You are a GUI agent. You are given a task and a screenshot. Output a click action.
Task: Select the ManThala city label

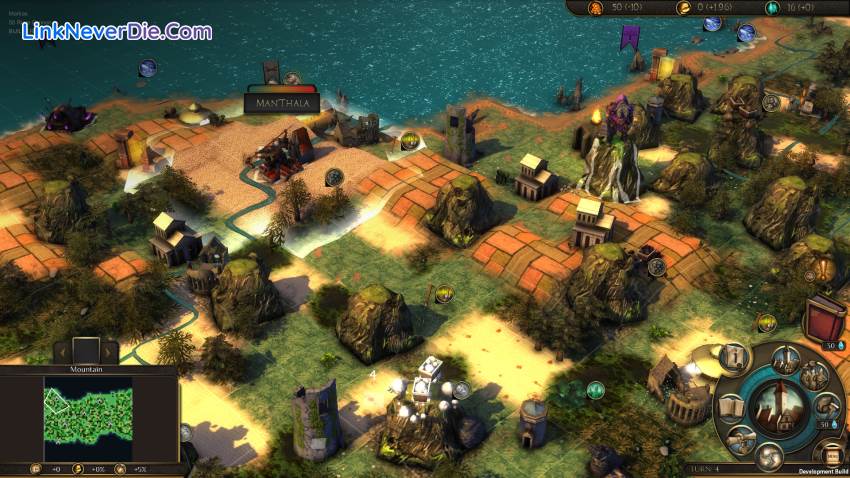281,102
